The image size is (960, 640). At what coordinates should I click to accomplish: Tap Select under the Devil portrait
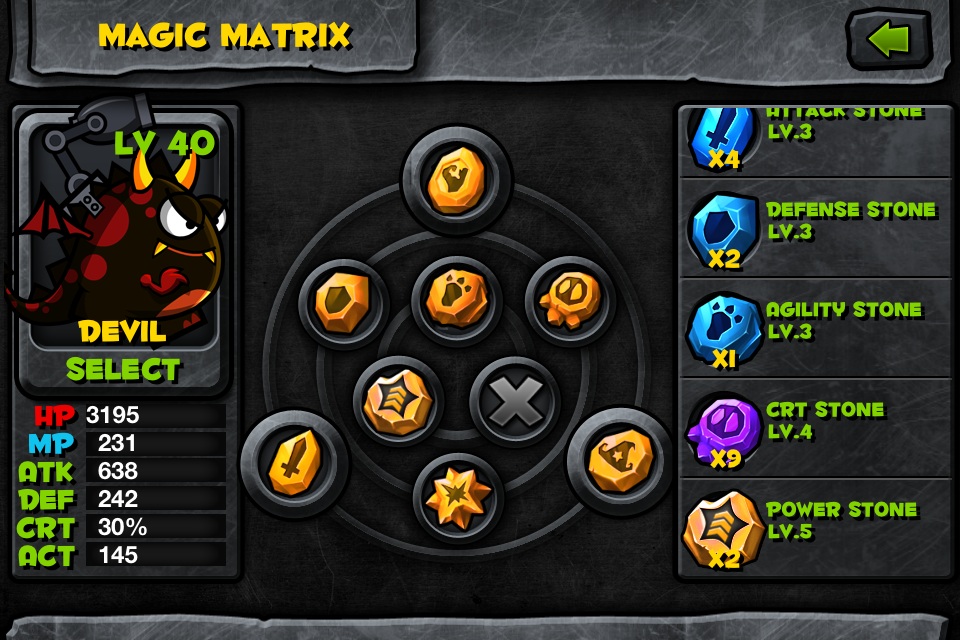tap(123, 369)
